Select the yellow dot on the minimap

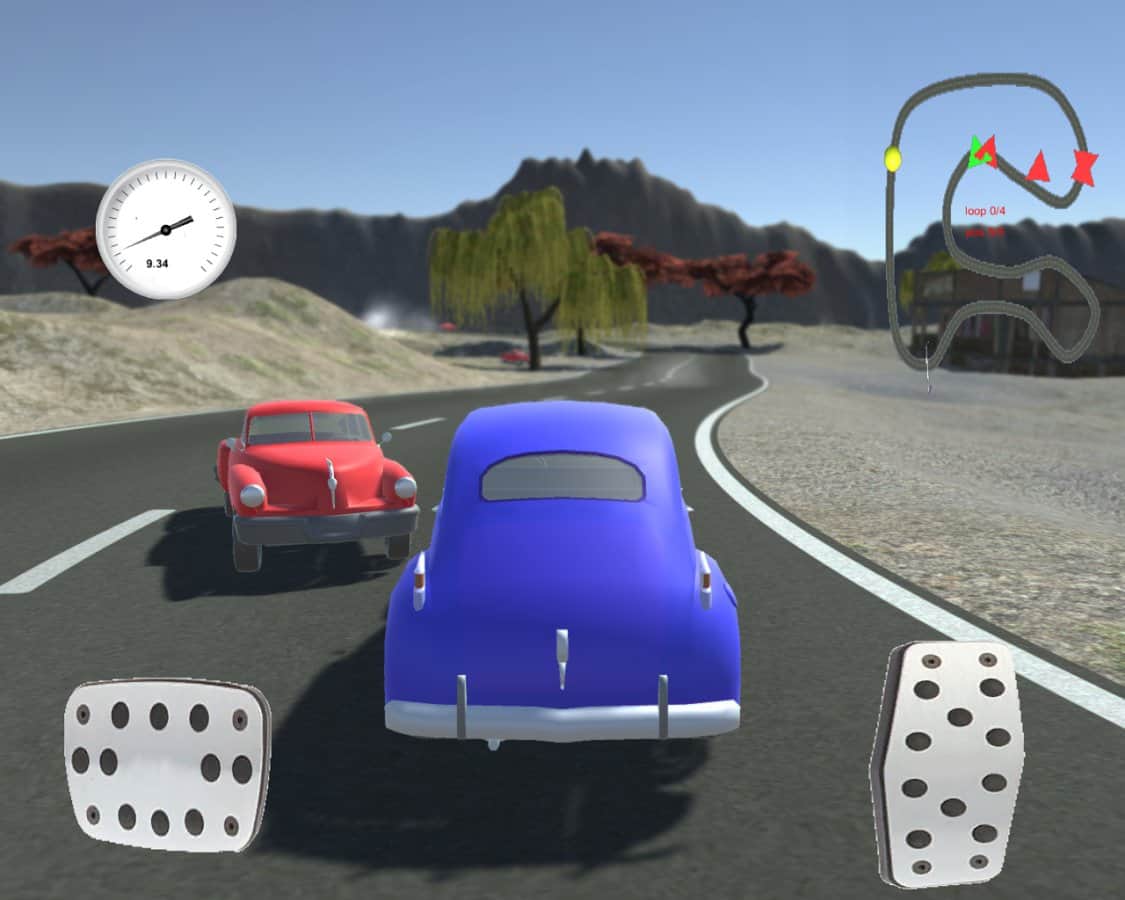tap(893, 159)
